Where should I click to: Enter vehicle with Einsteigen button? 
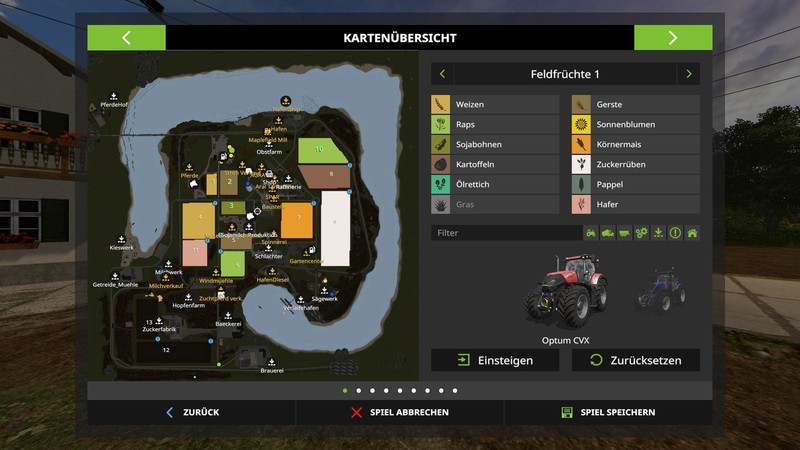point(495,360)
